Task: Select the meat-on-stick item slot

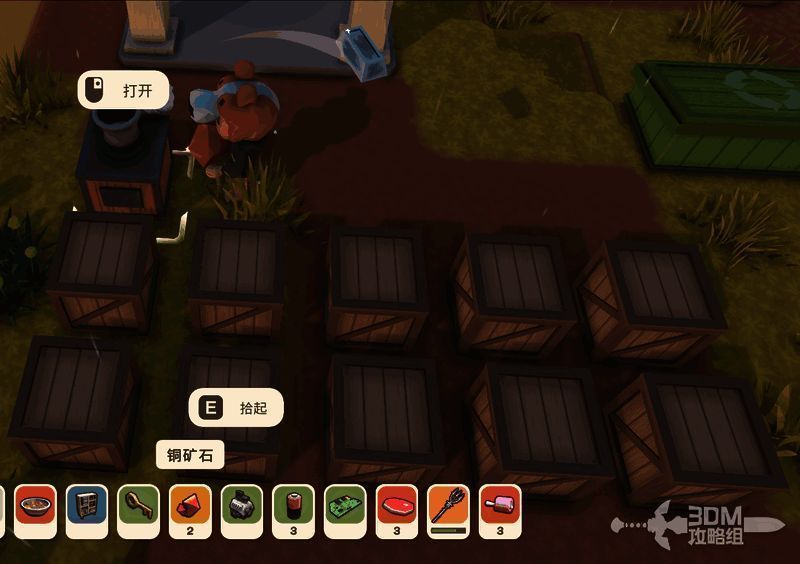Action: pyautogui.click(x=500, y=506)
